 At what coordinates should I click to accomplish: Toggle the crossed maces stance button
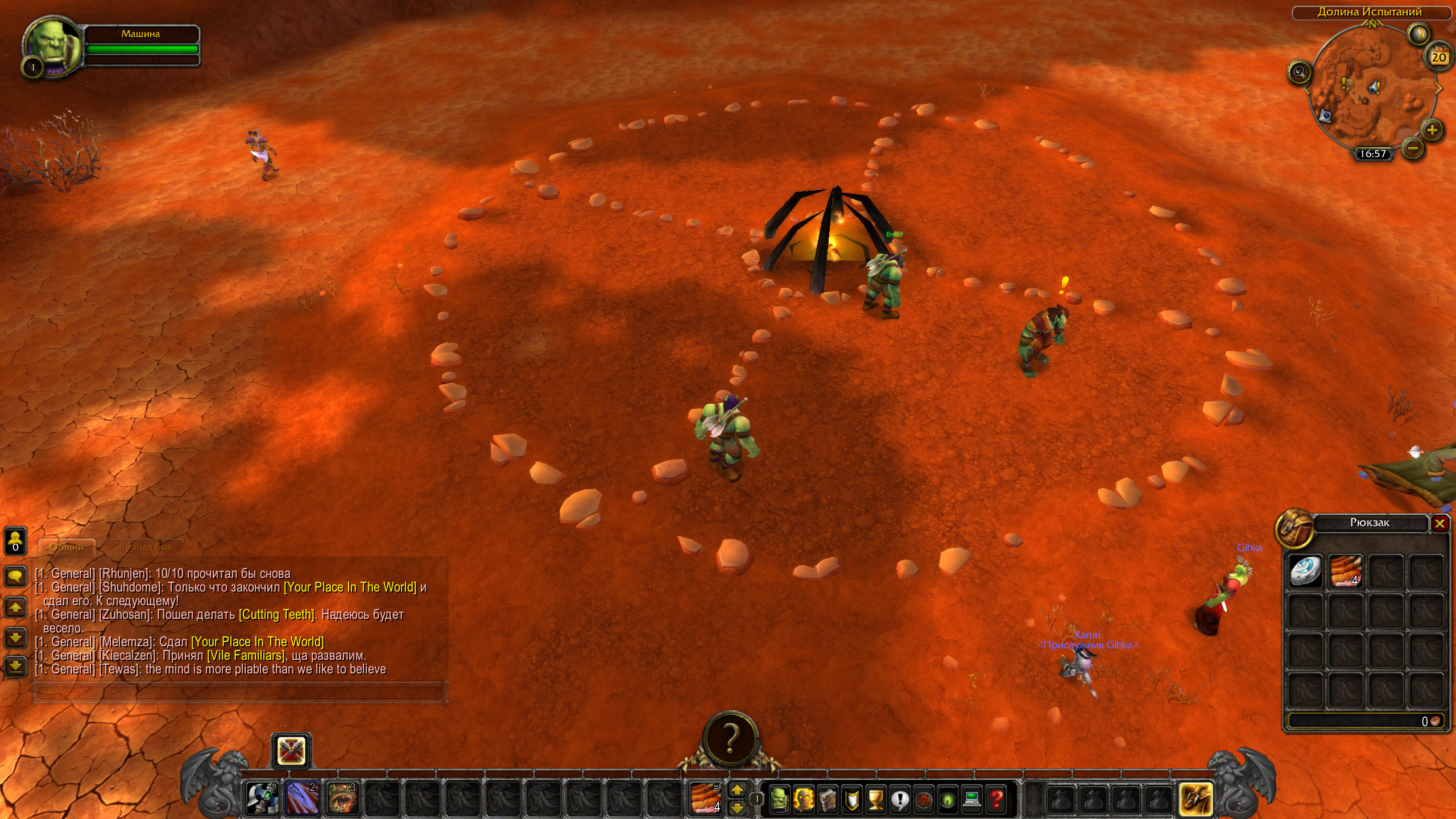[x=291, y=751]
